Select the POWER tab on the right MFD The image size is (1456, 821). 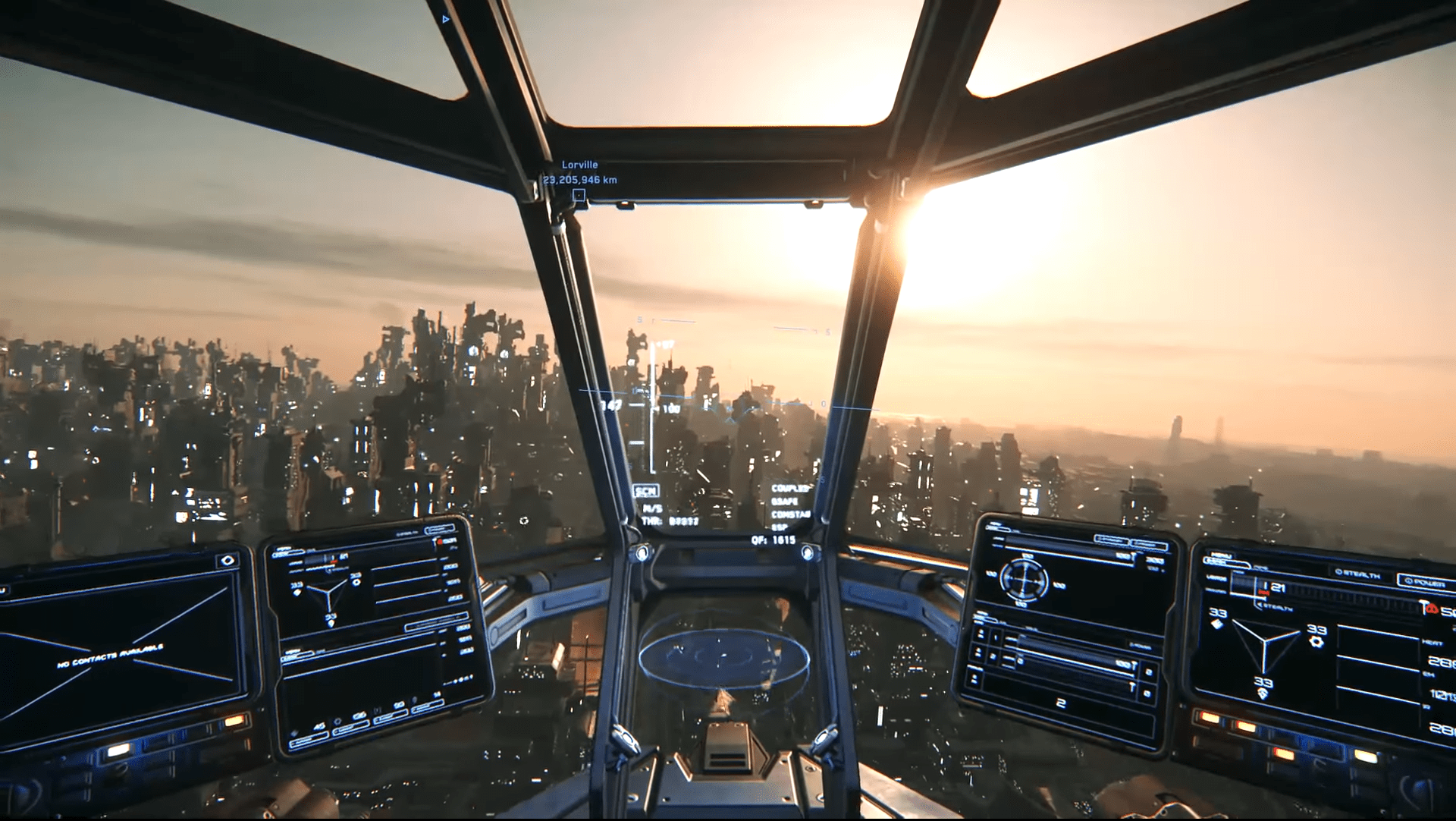(x=1423, y=580)
